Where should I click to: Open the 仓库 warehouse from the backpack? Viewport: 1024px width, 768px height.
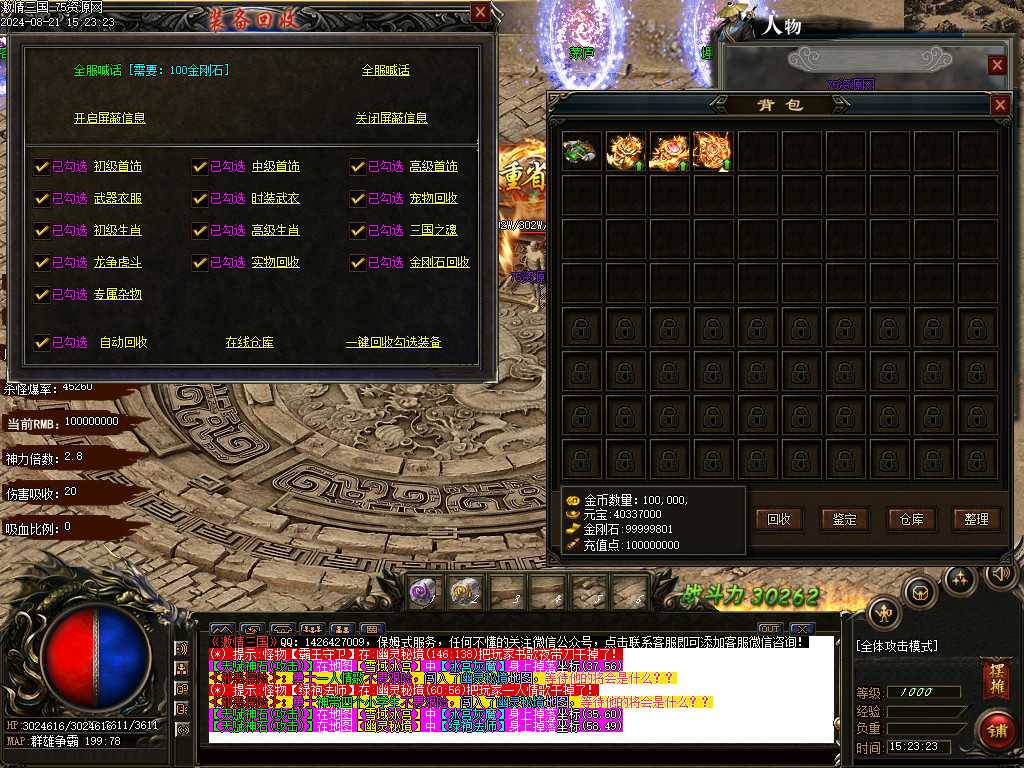click(x=911, y=519)
